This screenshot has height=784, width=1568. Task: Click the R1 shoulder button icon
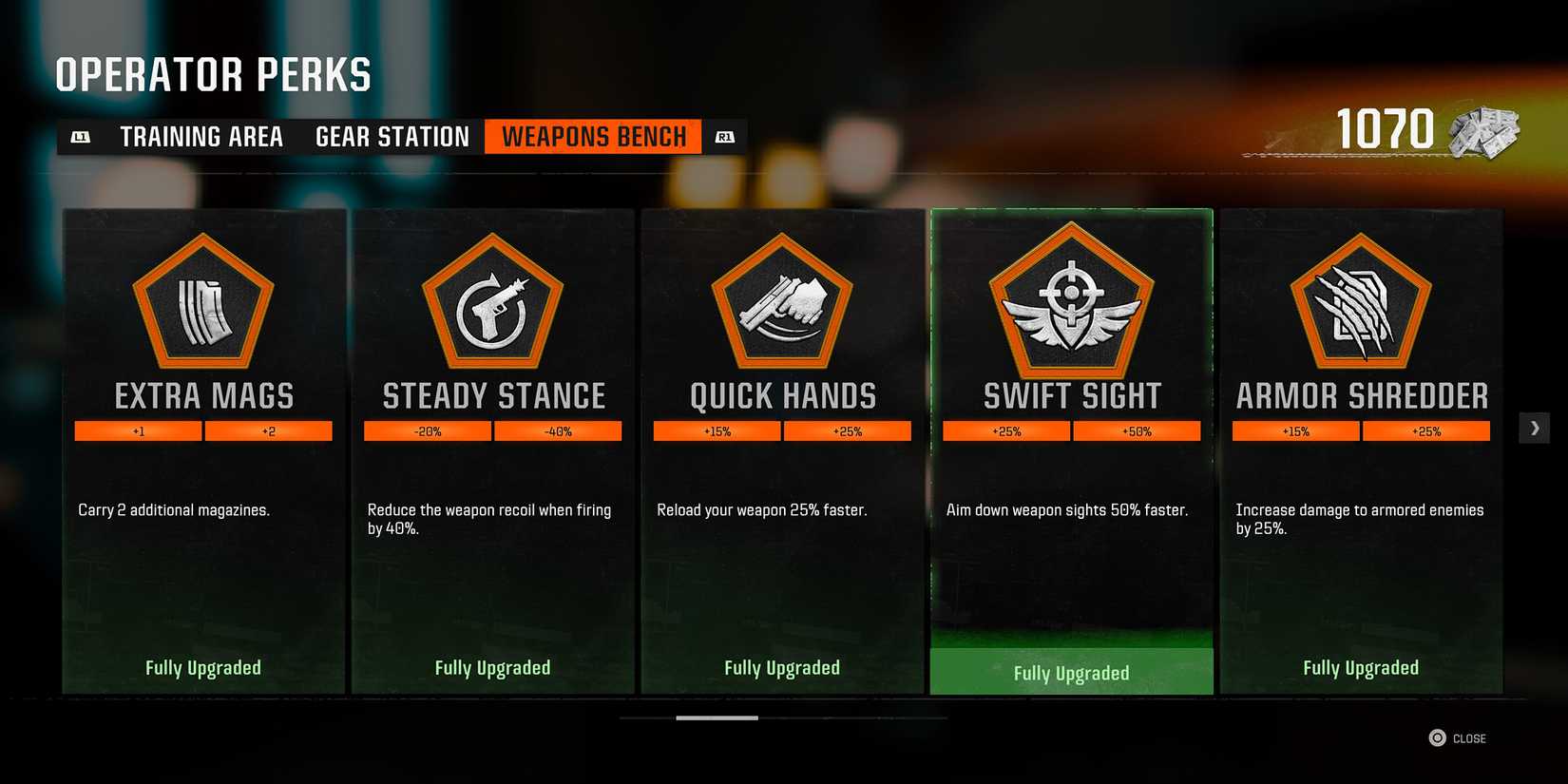tap(724, 136)
